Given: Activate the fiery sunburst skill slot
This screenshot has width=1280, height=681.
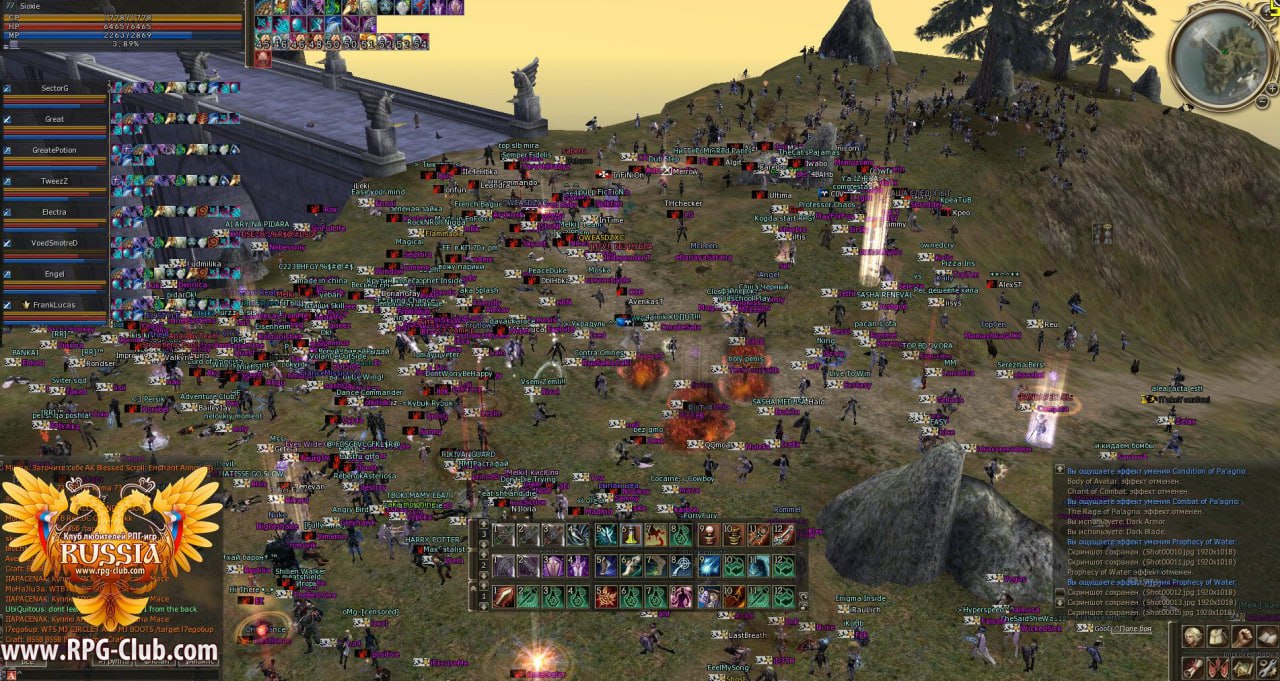Looking at the screenshot, I should (x=606, y=597).
